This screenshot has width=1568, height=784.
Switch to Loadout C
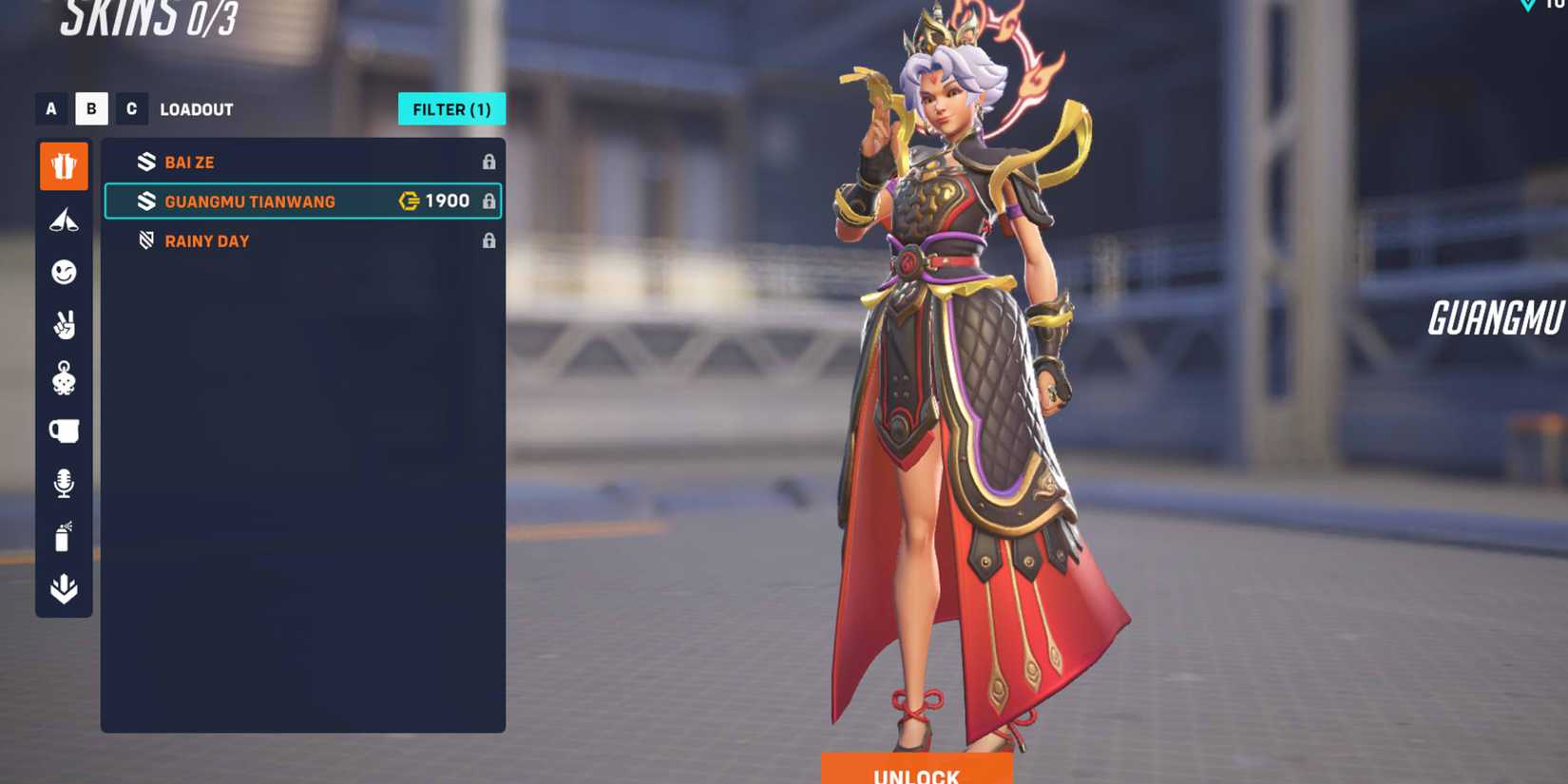(x=132, y=108)
